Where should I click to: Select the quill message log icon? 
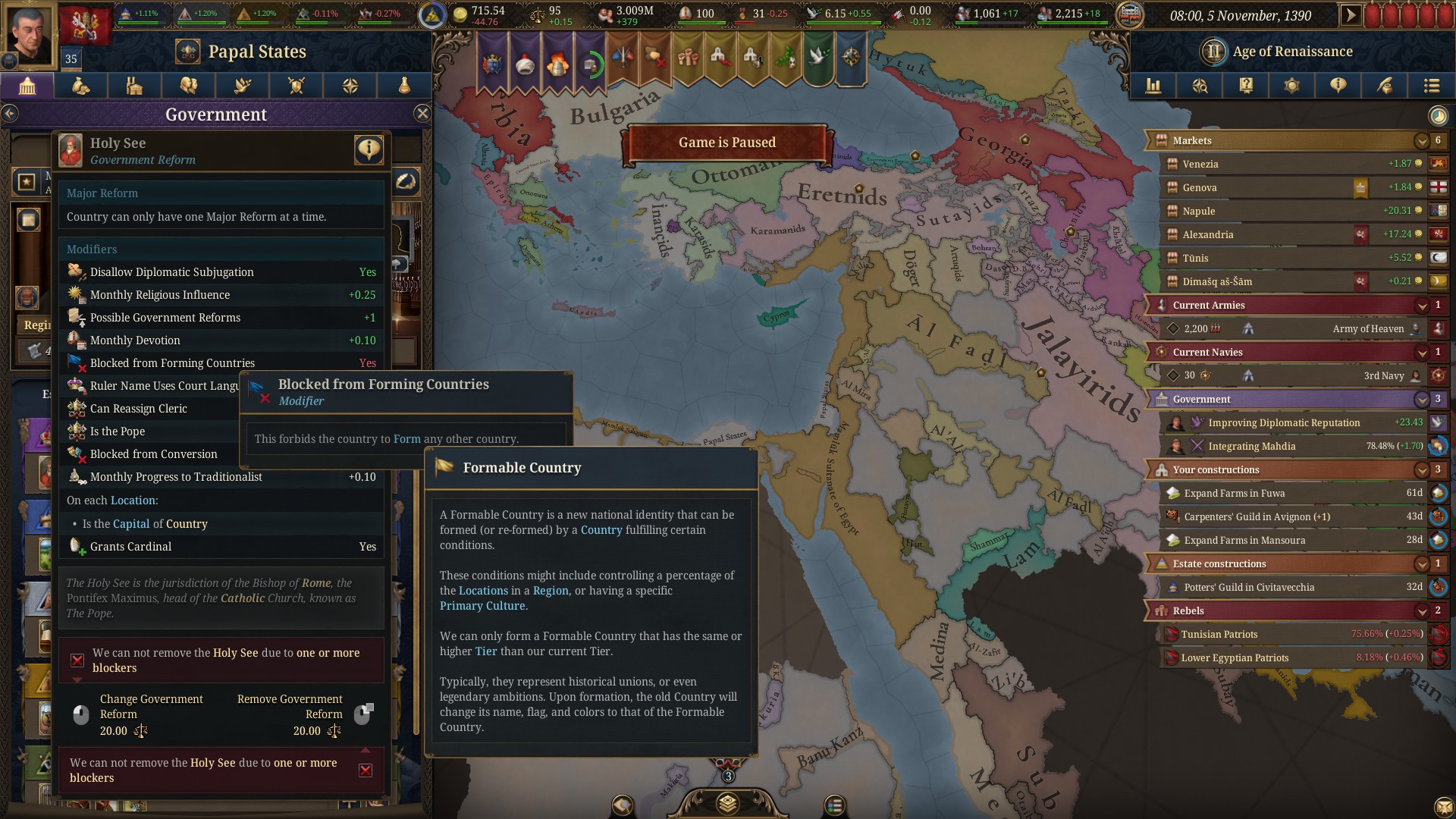point(1385,86)
